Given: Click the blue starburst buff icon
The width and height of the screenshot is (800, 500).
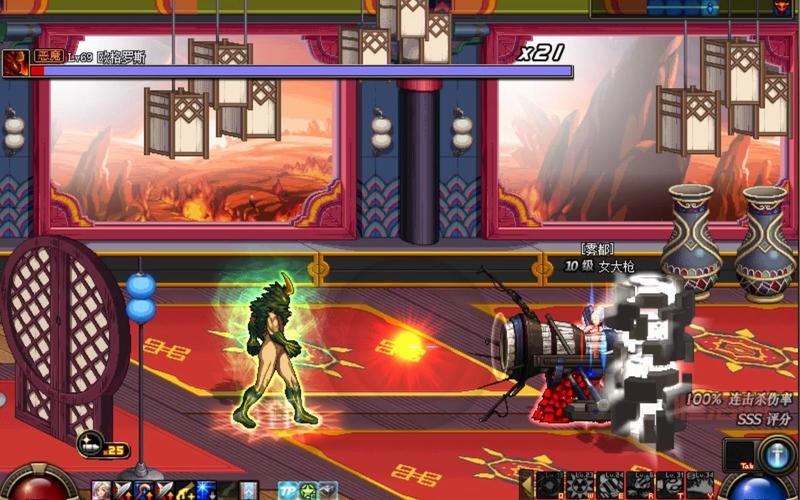Looking at the screenshot, I should [206, 490].
